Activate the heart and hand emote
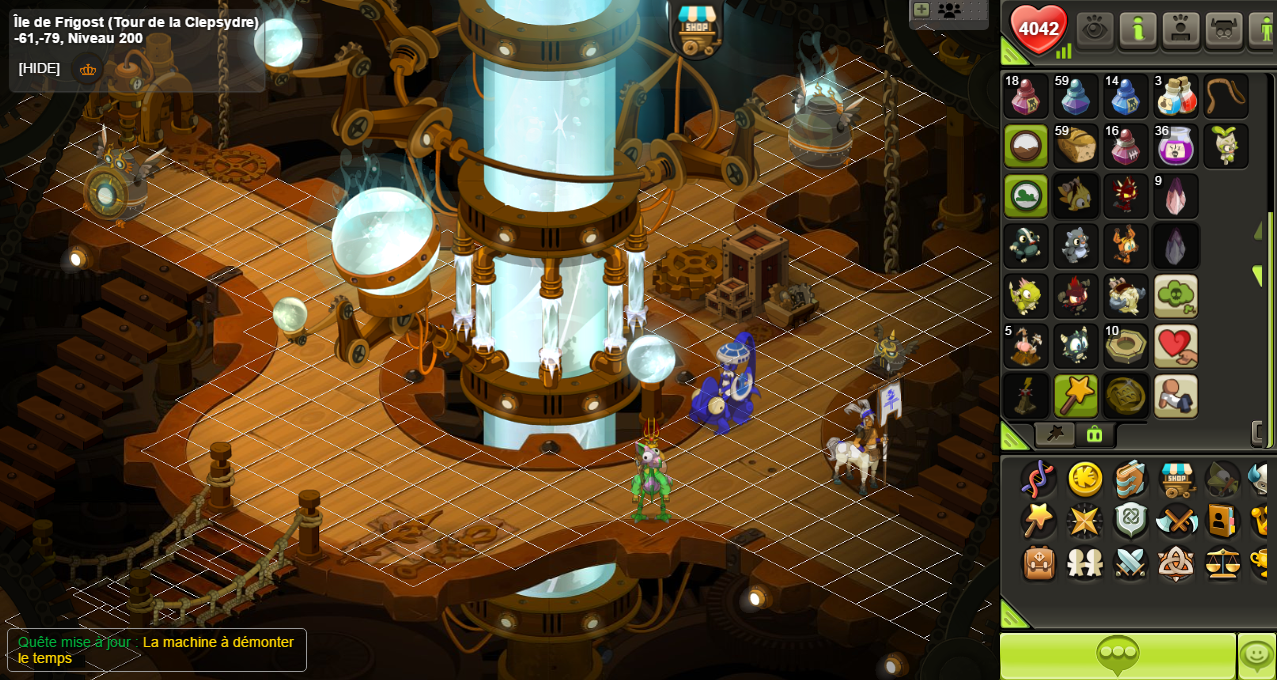 tap(1176, 346)
